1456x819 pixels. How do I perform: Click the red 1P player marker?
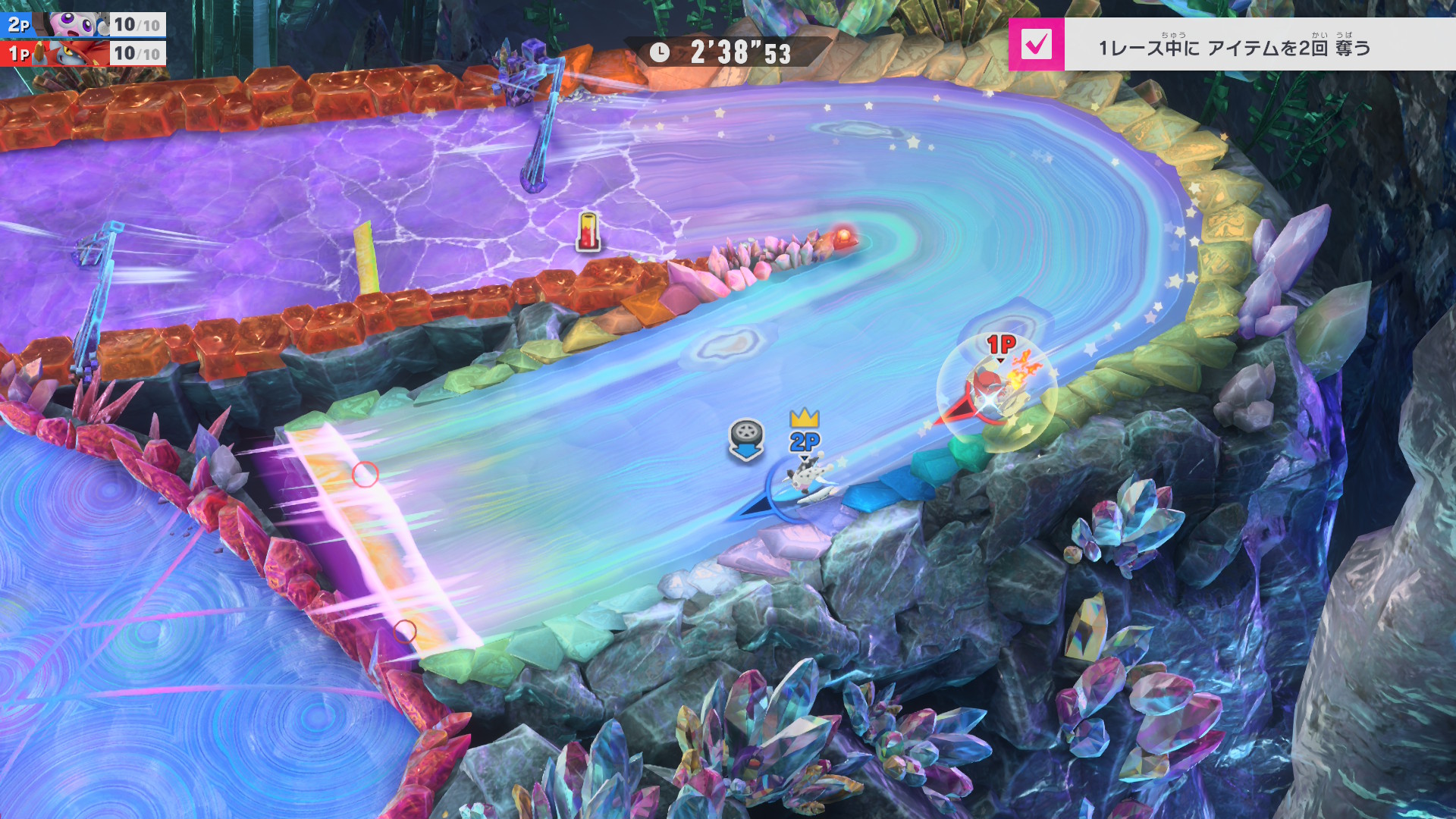point(1001,345)
